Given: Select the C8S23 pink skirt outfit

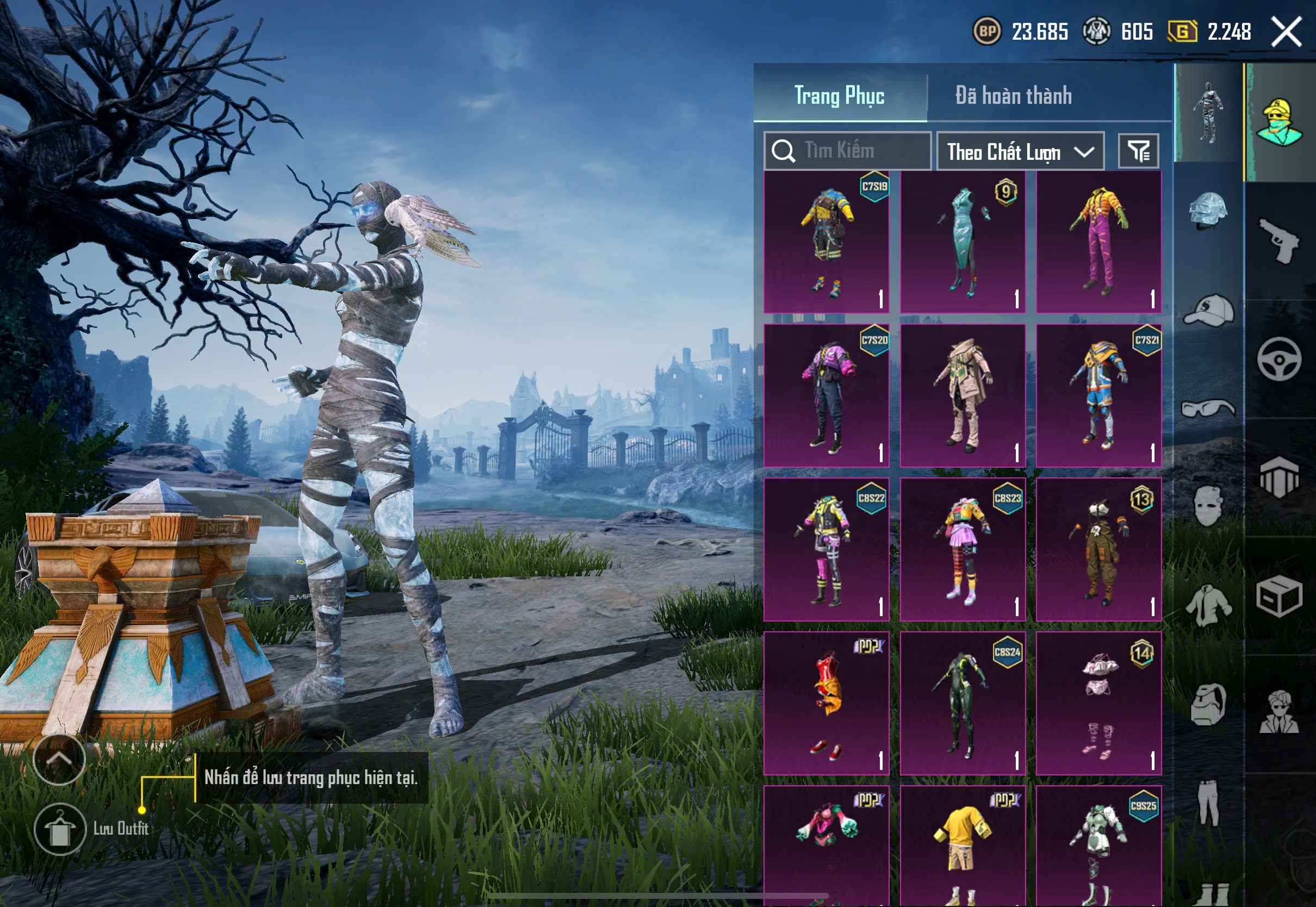Looking at the screenshot, I should tap(963, 549).
